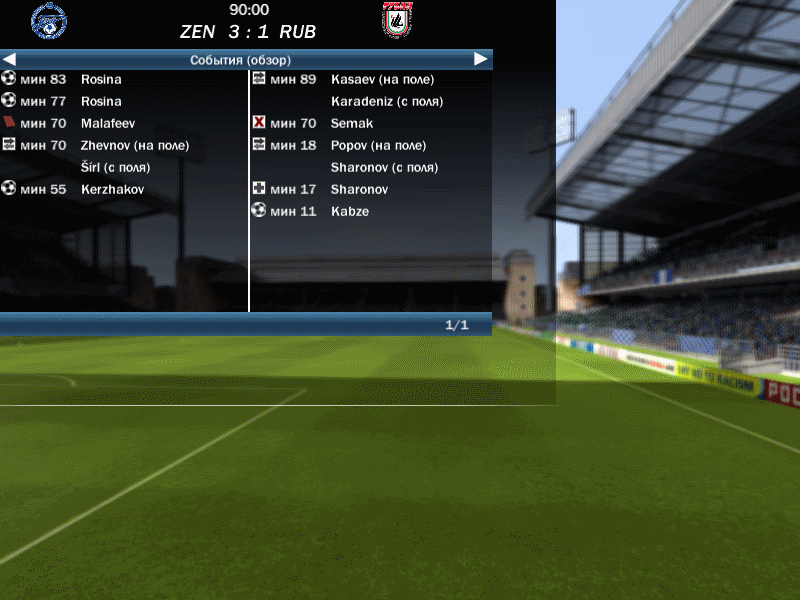Pick the minute 55 Kerzhakov goal
This screenshot has height=600, width=800.
tap(113, 189)
